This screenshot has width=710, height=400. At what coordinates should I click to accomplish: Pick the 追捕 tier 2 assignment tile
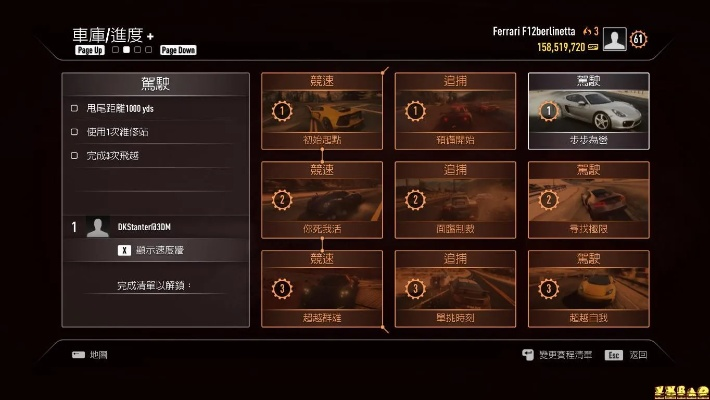click(x=455, y=200)
